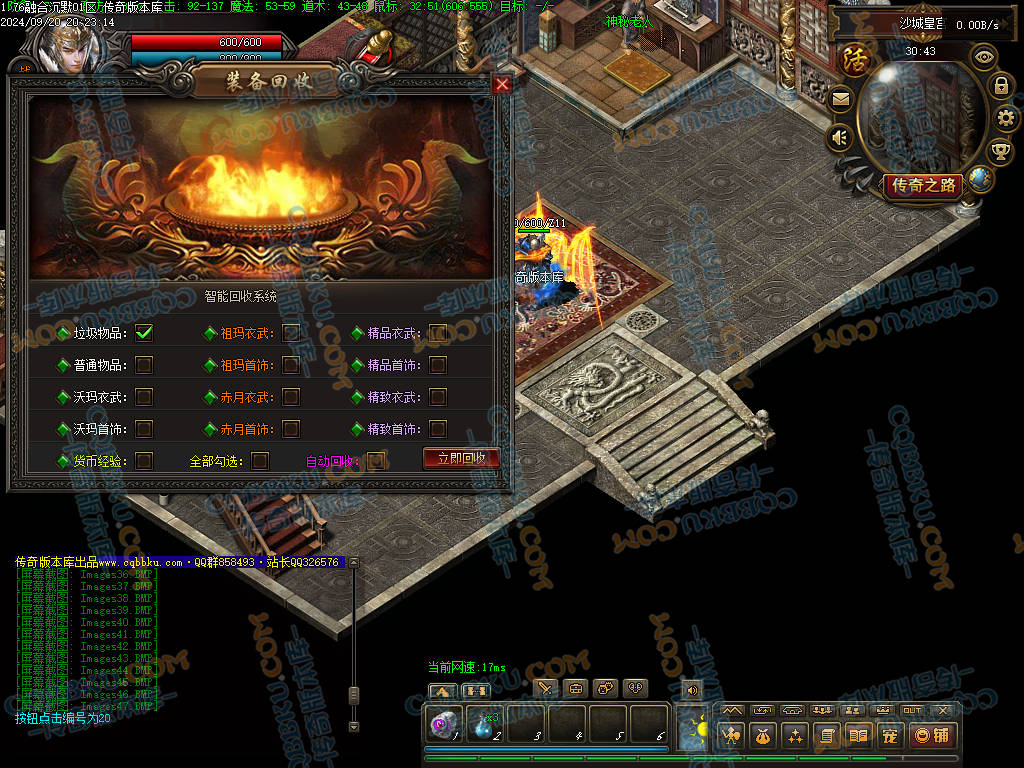Screen dimensions: 1024x768
Task: Use the blue potion in hotbar slot 2
Action: [485, 724]
